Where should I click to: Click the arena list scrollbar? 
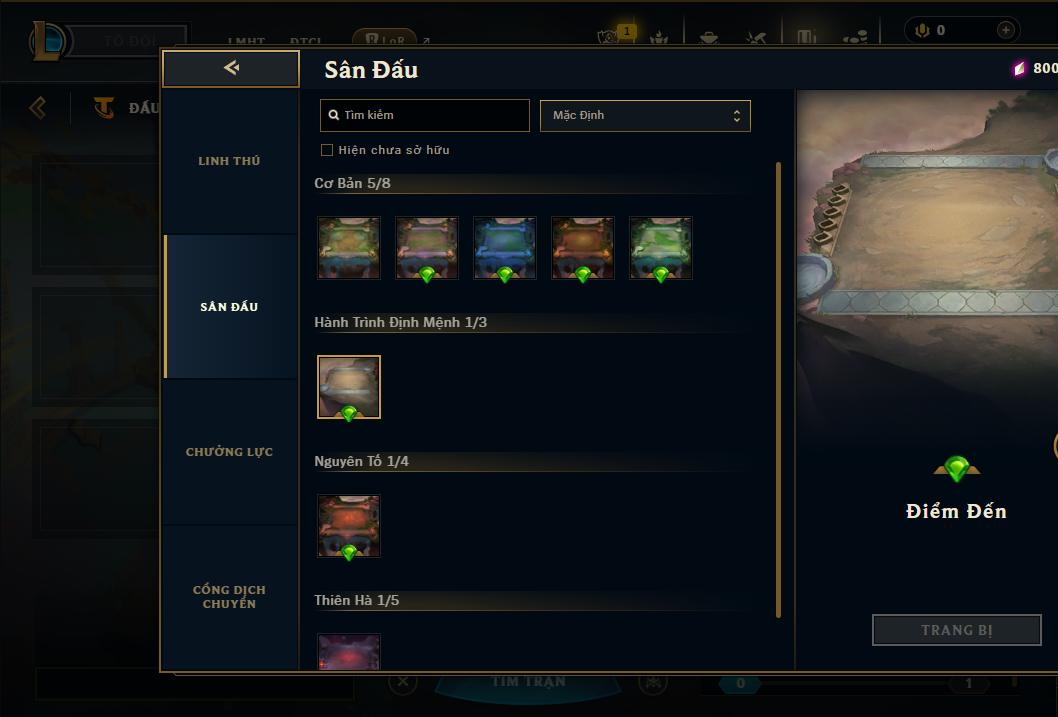pyautogui.click(x=778, y=390)
